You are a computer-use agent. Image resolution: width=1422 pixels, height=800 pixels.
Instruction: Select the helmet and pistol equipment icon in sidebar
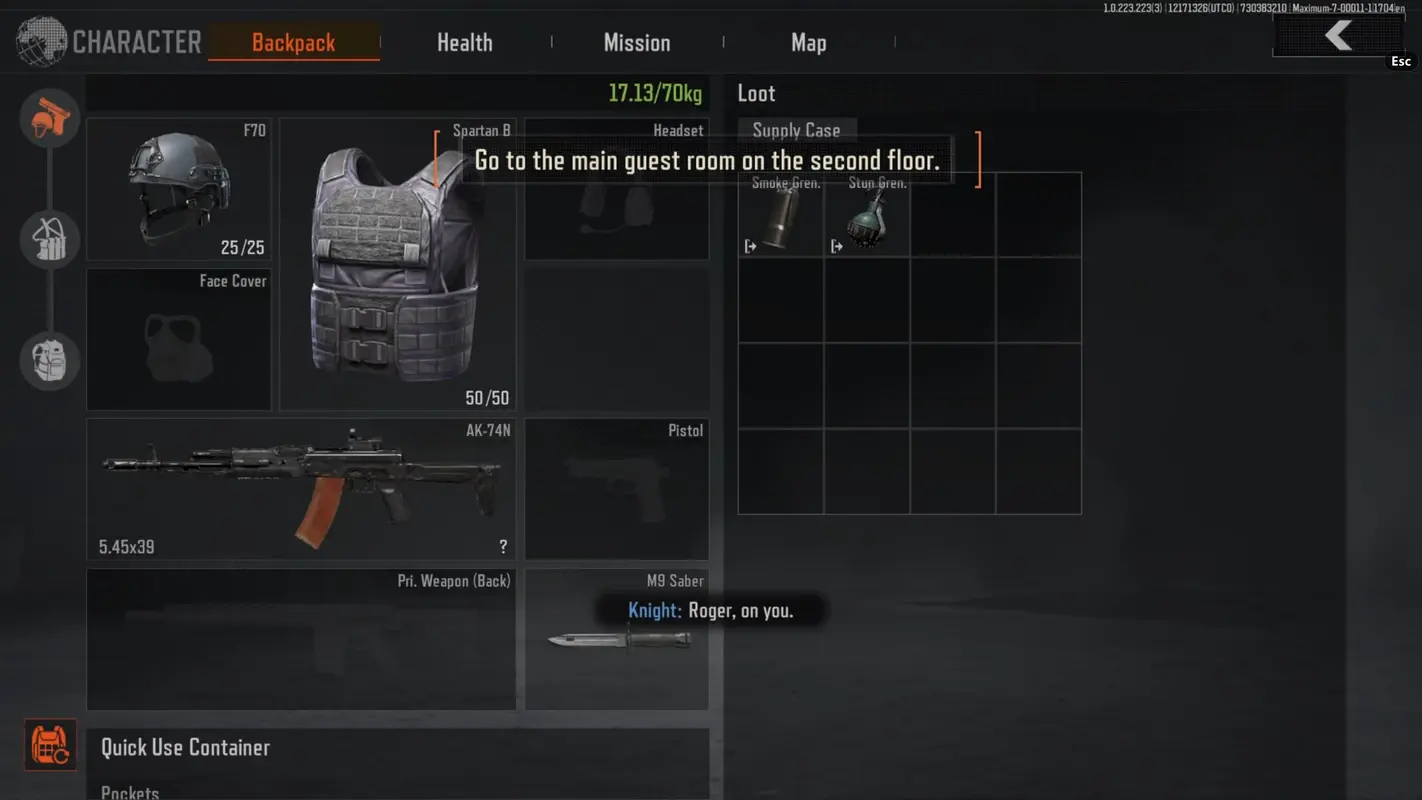pos(49,118)
